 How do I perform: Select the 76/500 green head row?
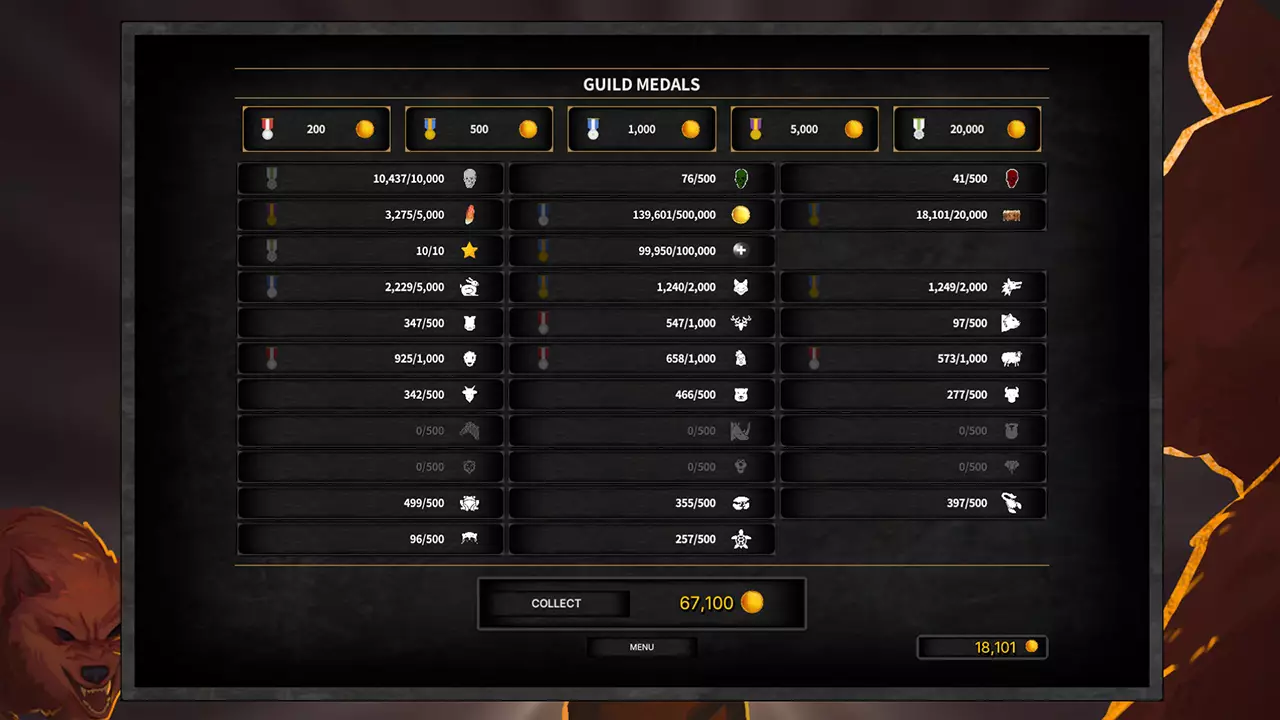642,179
